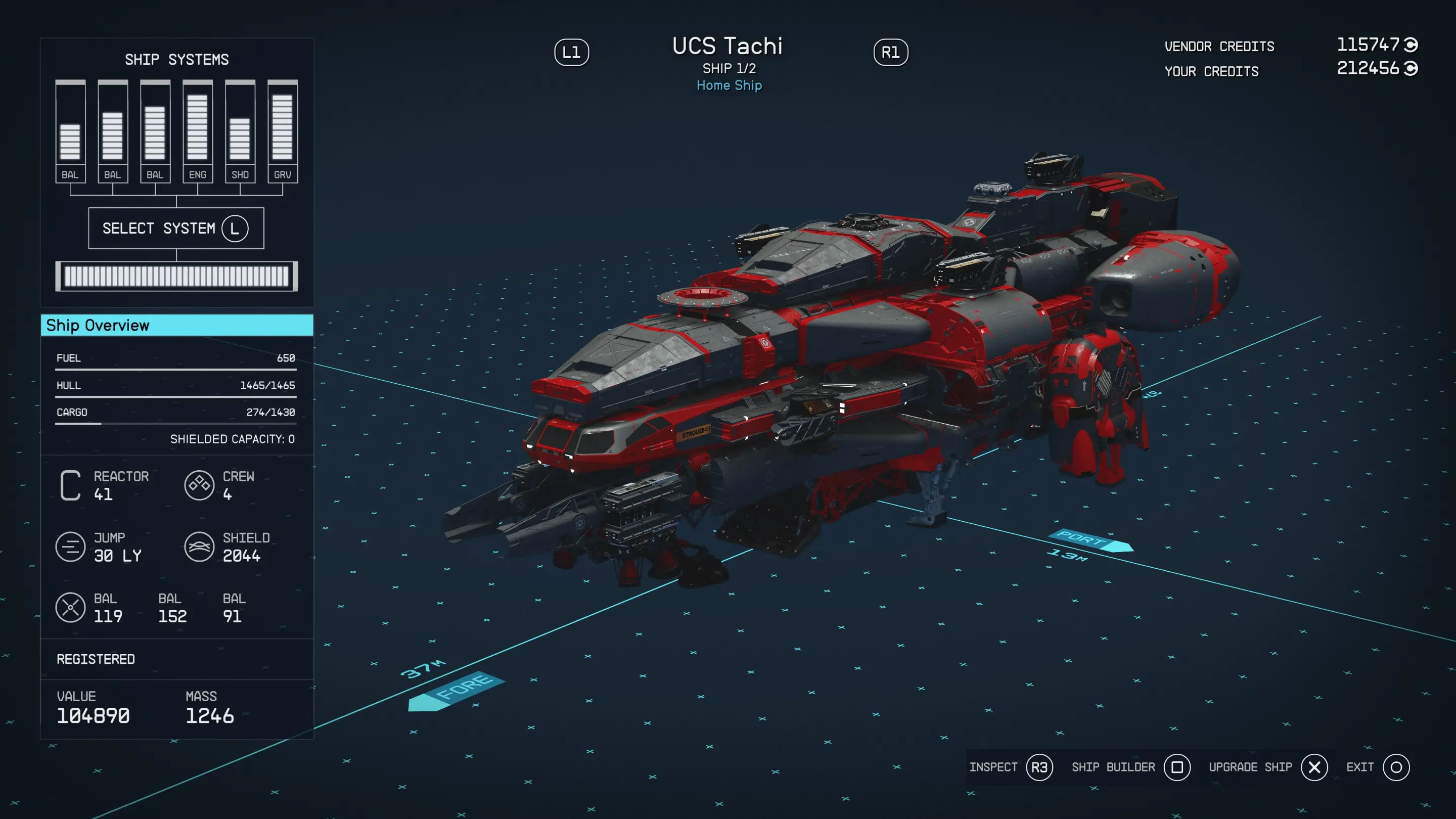This screenshot has width=1456, height=819.
Task: Open the Ship Overview tab
Action: pos(176,326)
